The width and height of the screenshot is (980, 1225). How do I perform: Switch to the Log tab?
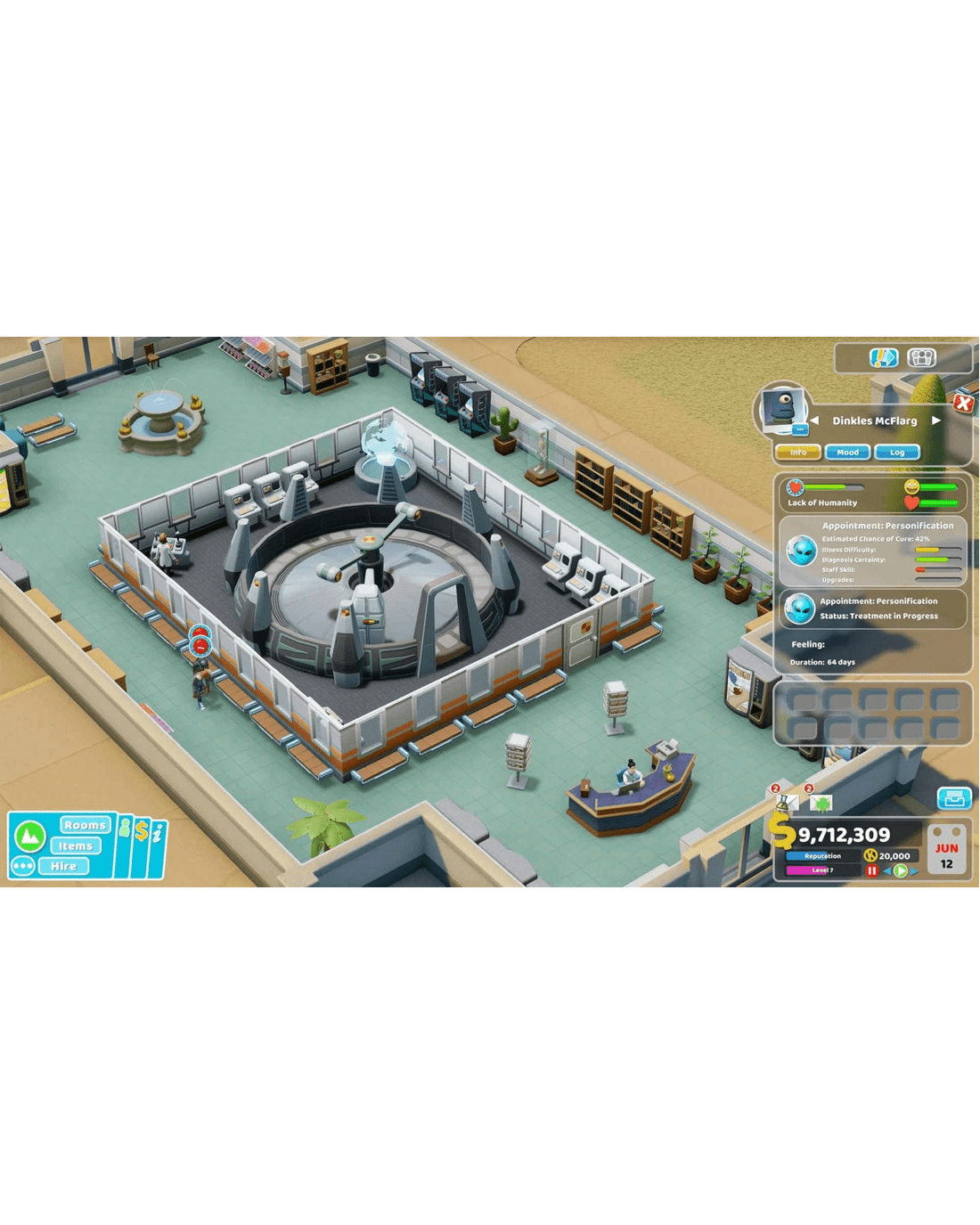[897, 453]
